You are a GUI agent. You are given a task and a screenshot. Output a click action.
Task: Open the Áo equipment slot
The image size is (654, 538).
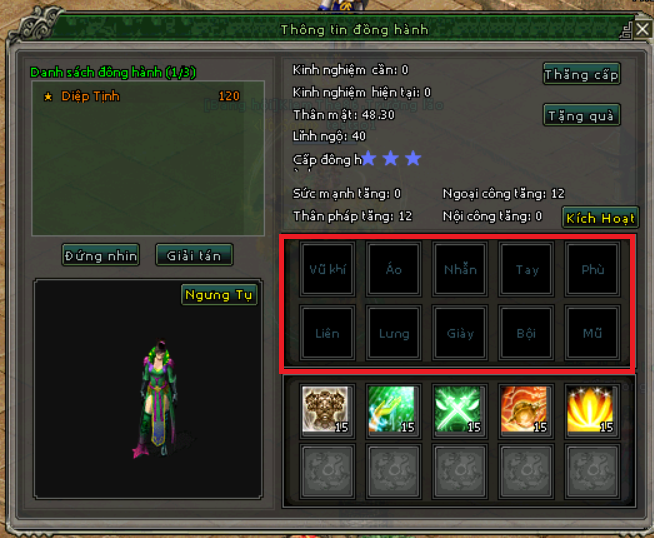pos(393,270)
